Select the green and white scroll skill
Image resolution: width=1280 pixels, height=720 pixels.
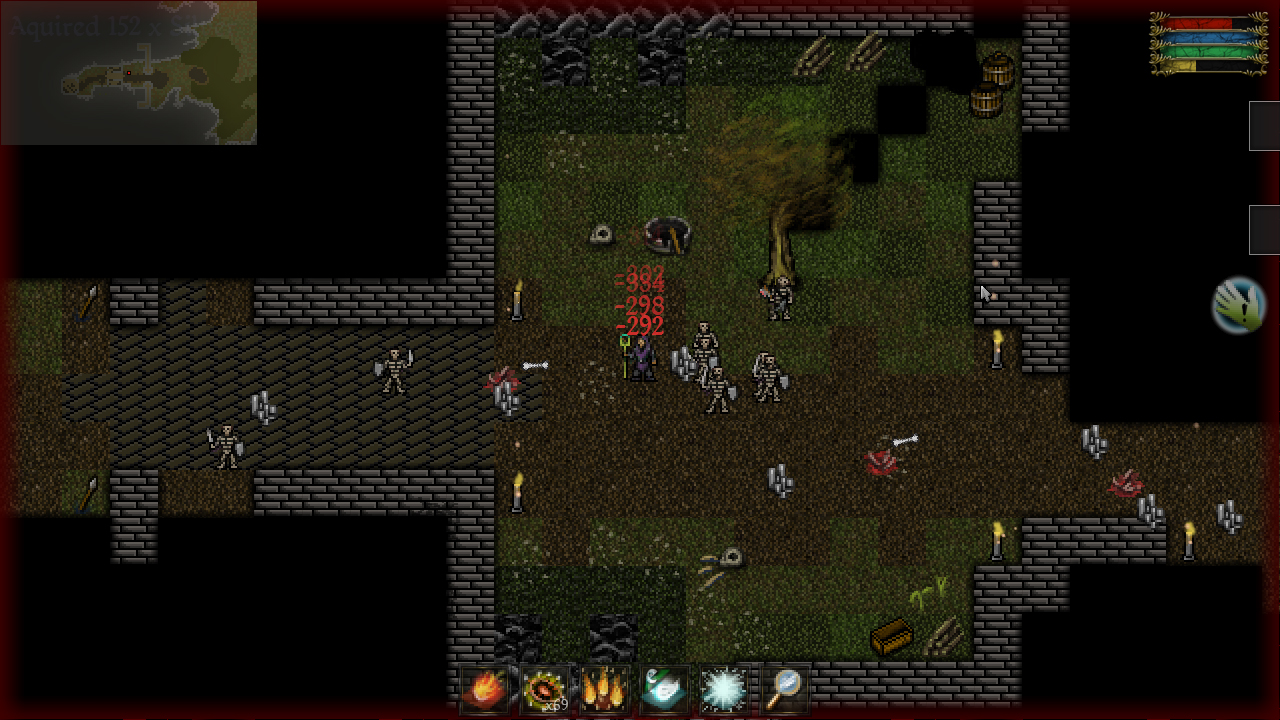[665, 689]
